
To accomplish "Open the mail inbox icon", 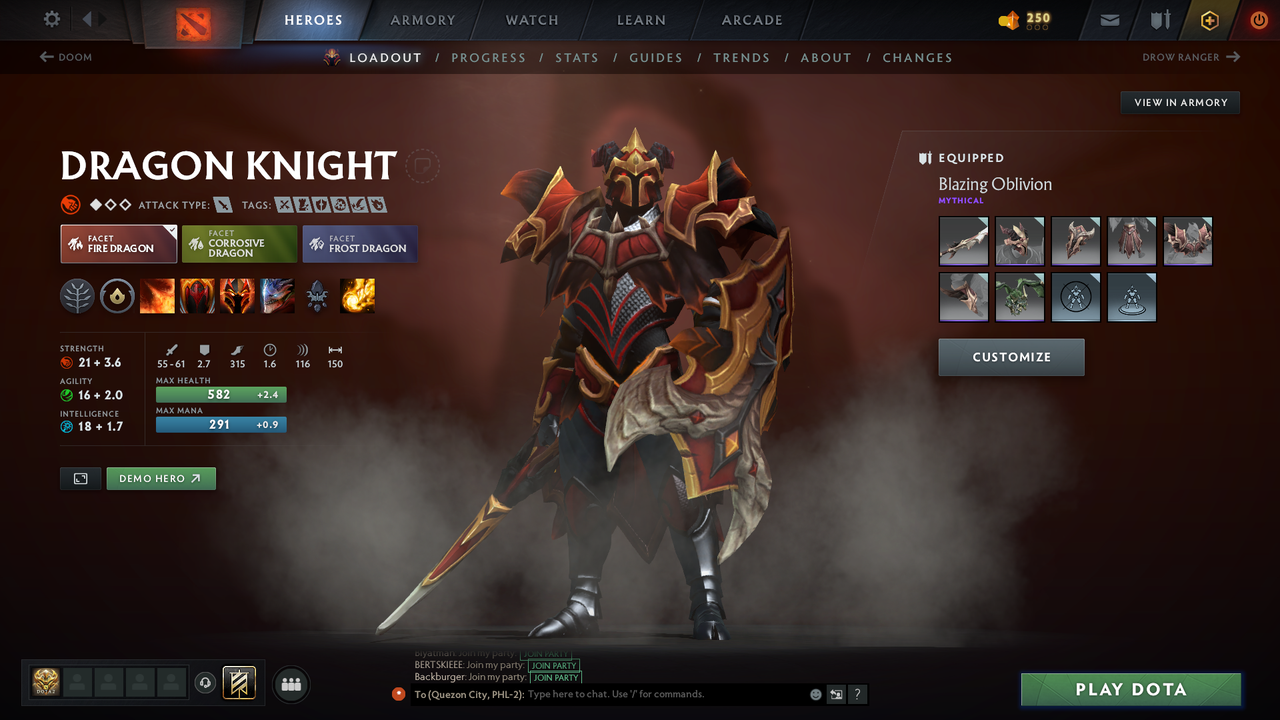I will pyautogui.click(x=1110, y=20).
